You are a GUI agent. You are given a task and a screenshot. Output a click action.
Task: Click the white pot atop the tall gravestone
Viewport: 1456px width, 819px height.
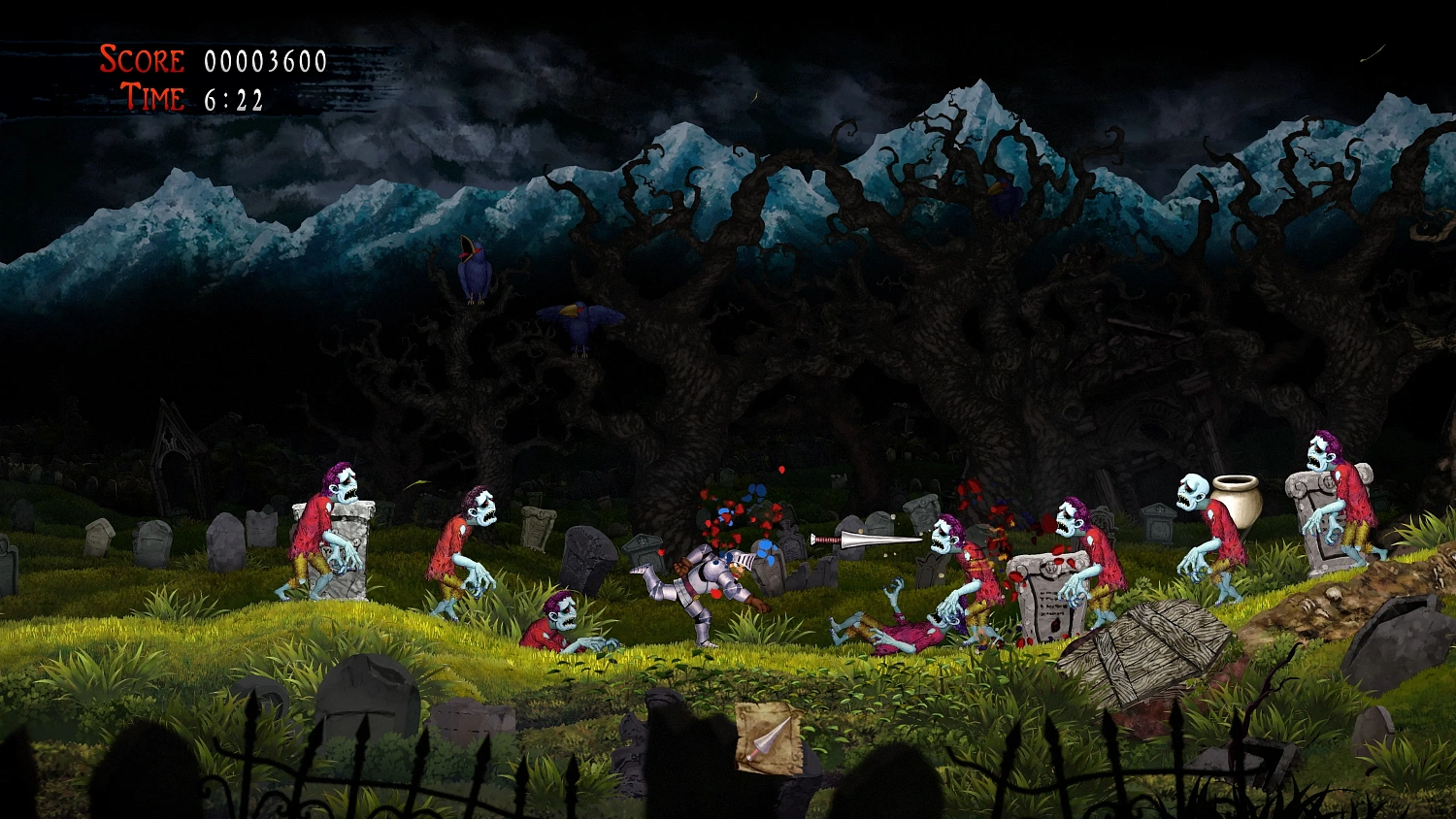coord(1237,503)
